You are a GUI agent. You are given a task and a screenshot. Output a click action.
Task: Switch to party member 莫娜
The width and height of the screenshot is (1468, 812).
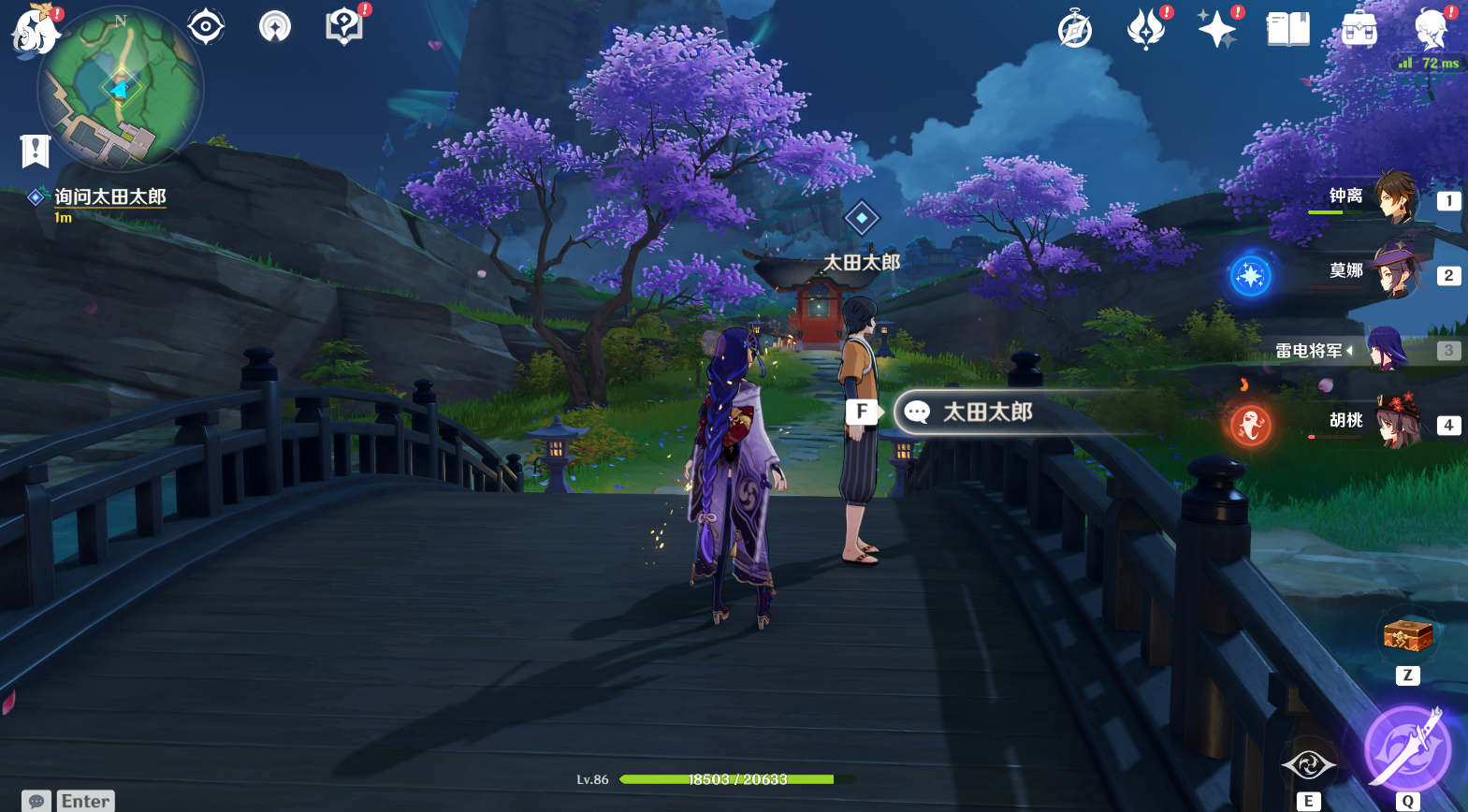coord(1395,272)
